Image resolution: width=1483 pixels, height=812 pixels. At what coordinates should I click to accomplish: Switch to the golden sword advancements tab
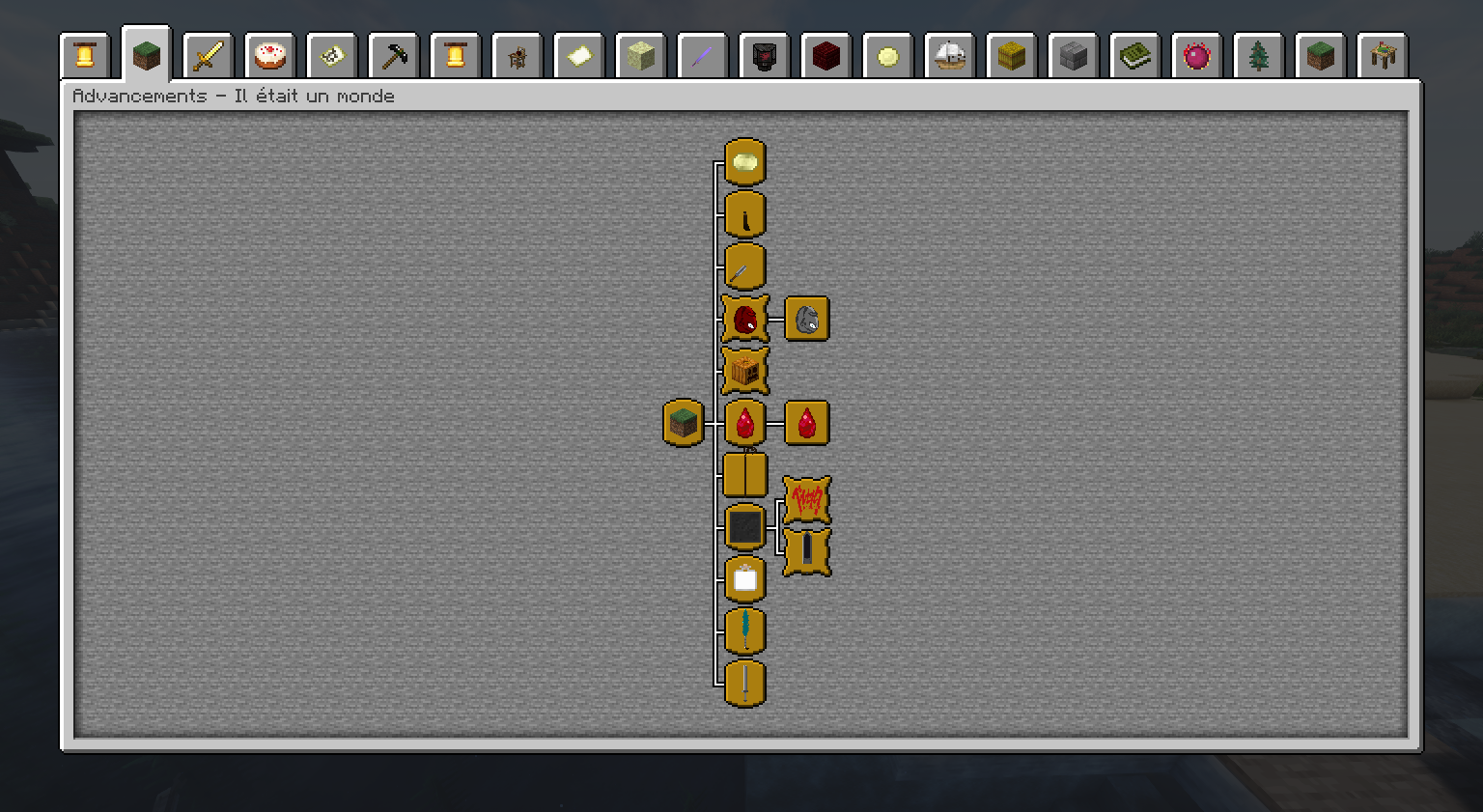[208, 55]
